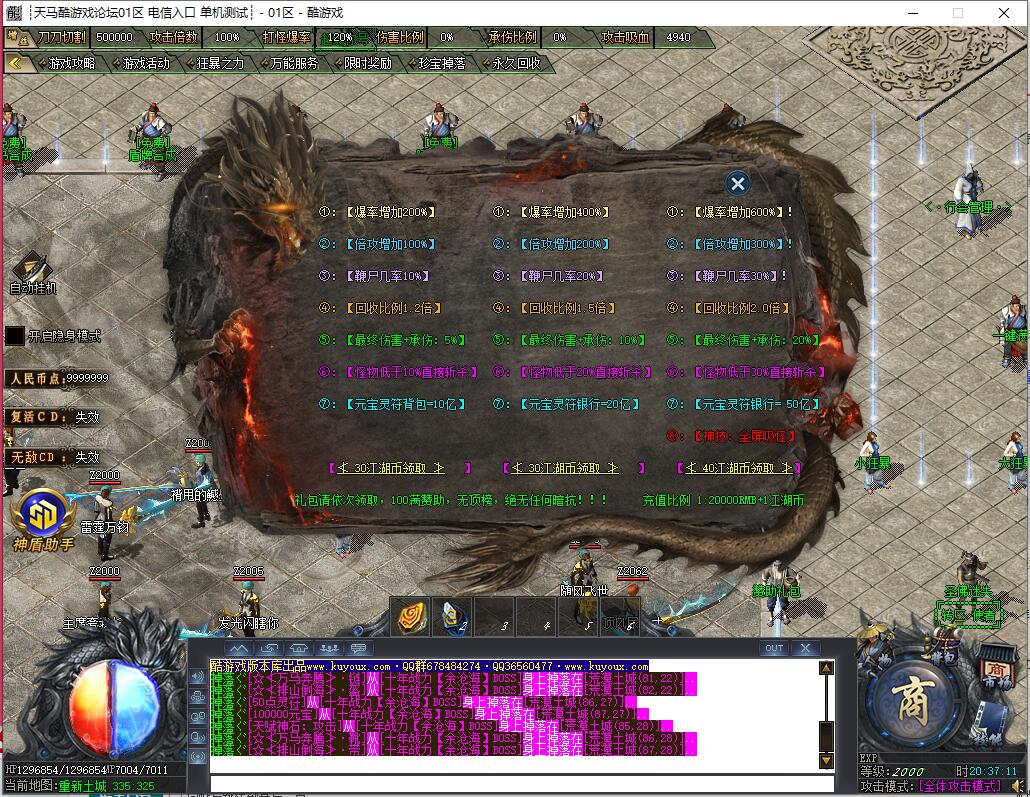Select the blue item in hotbar slot 2
The height and width of the screenshot is (797, 1030).
pos(452,618)
